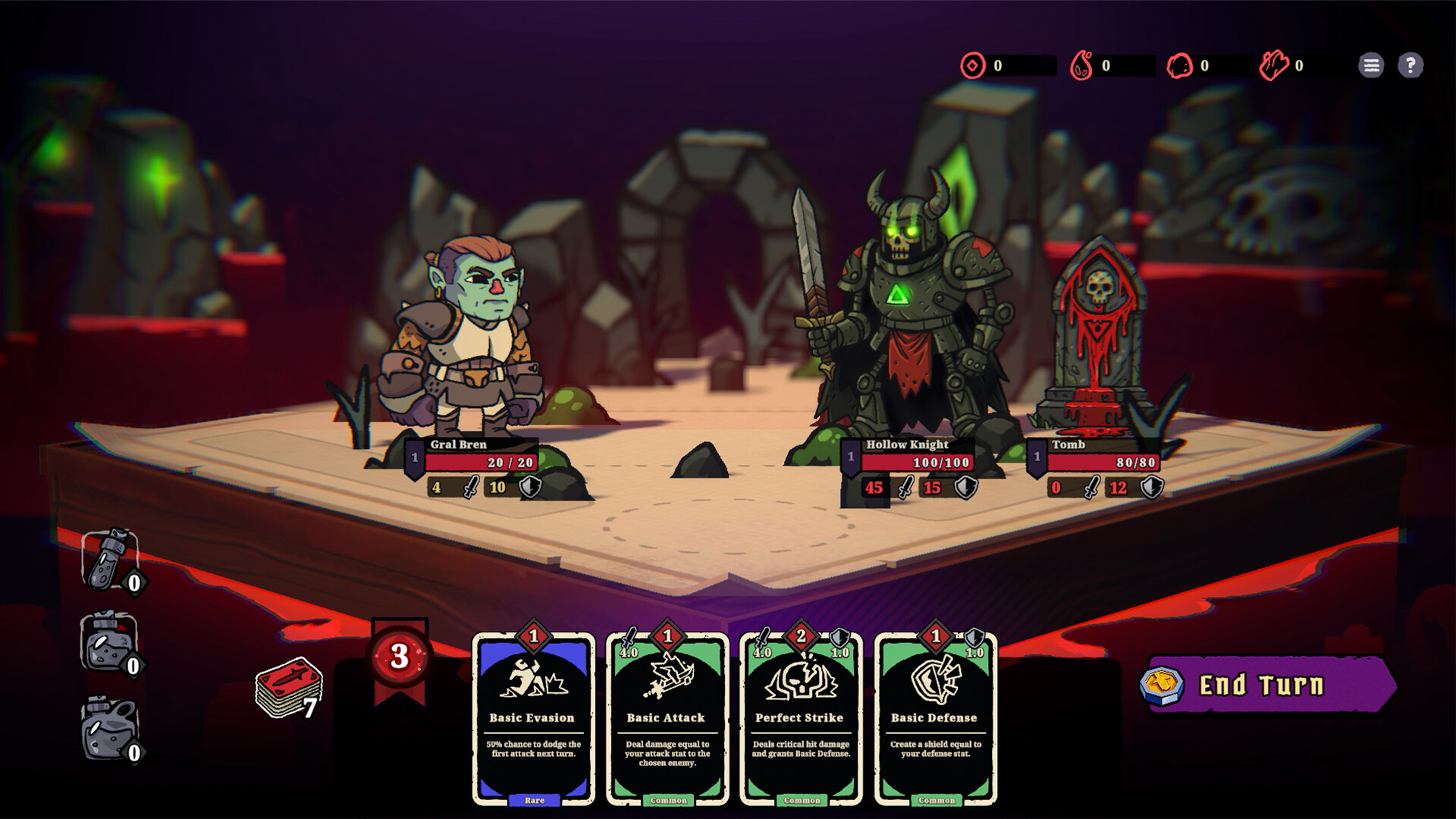The width and height of the screenshot is (1456, 819).
Task: Show help with the question mark button
Action: coord(1410,66)
